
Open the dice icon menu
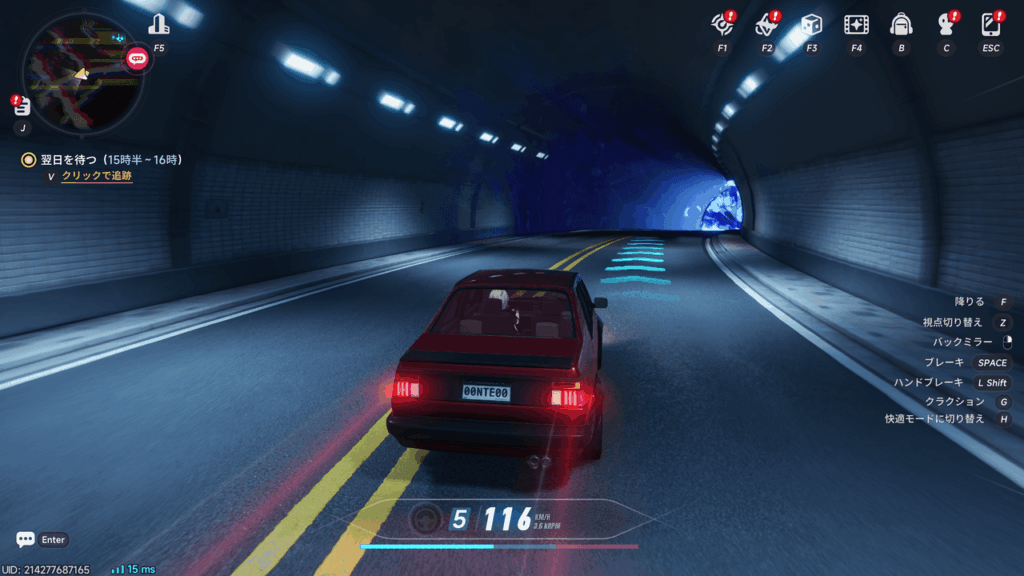click(x=811, y=24)
